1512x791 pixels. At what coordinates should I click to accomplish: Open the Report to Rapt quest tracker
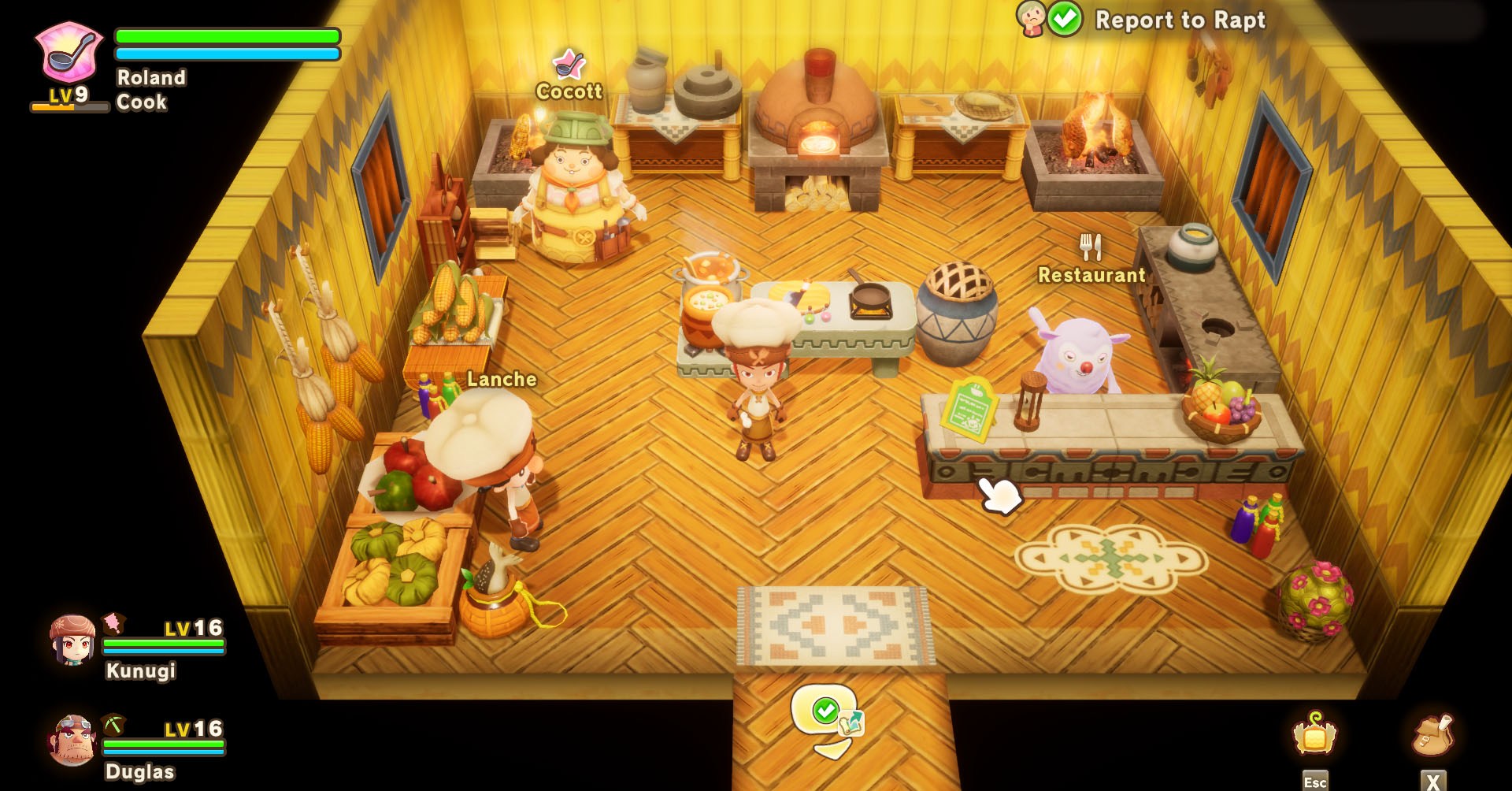coord(1179,20)
